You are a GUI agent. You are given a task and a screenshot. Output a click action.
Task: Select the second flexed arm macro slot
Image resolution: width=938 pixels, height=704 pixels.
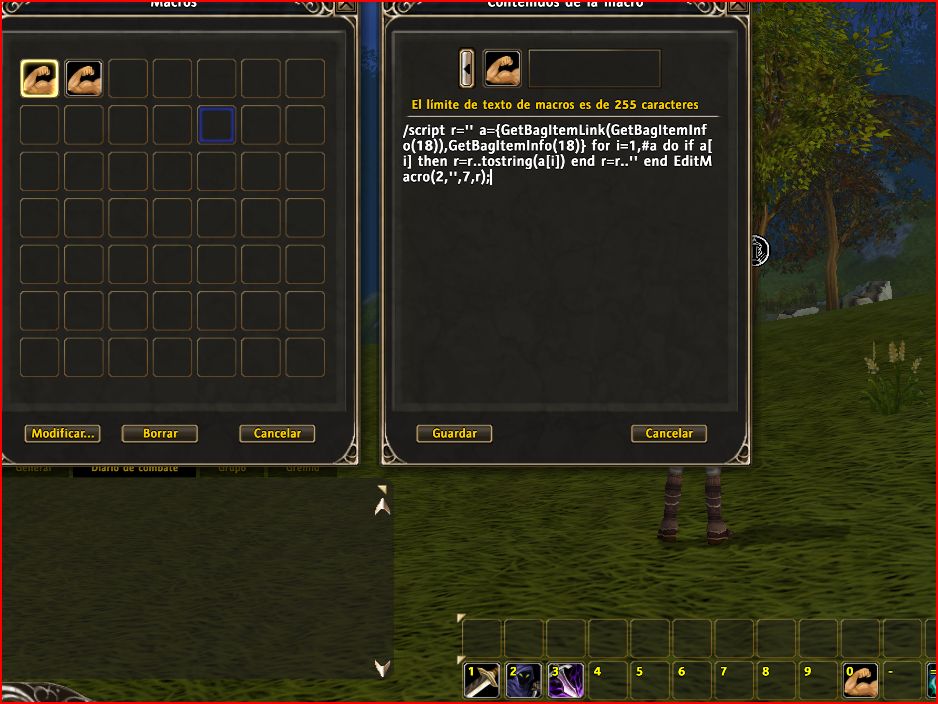pos(84,79)
